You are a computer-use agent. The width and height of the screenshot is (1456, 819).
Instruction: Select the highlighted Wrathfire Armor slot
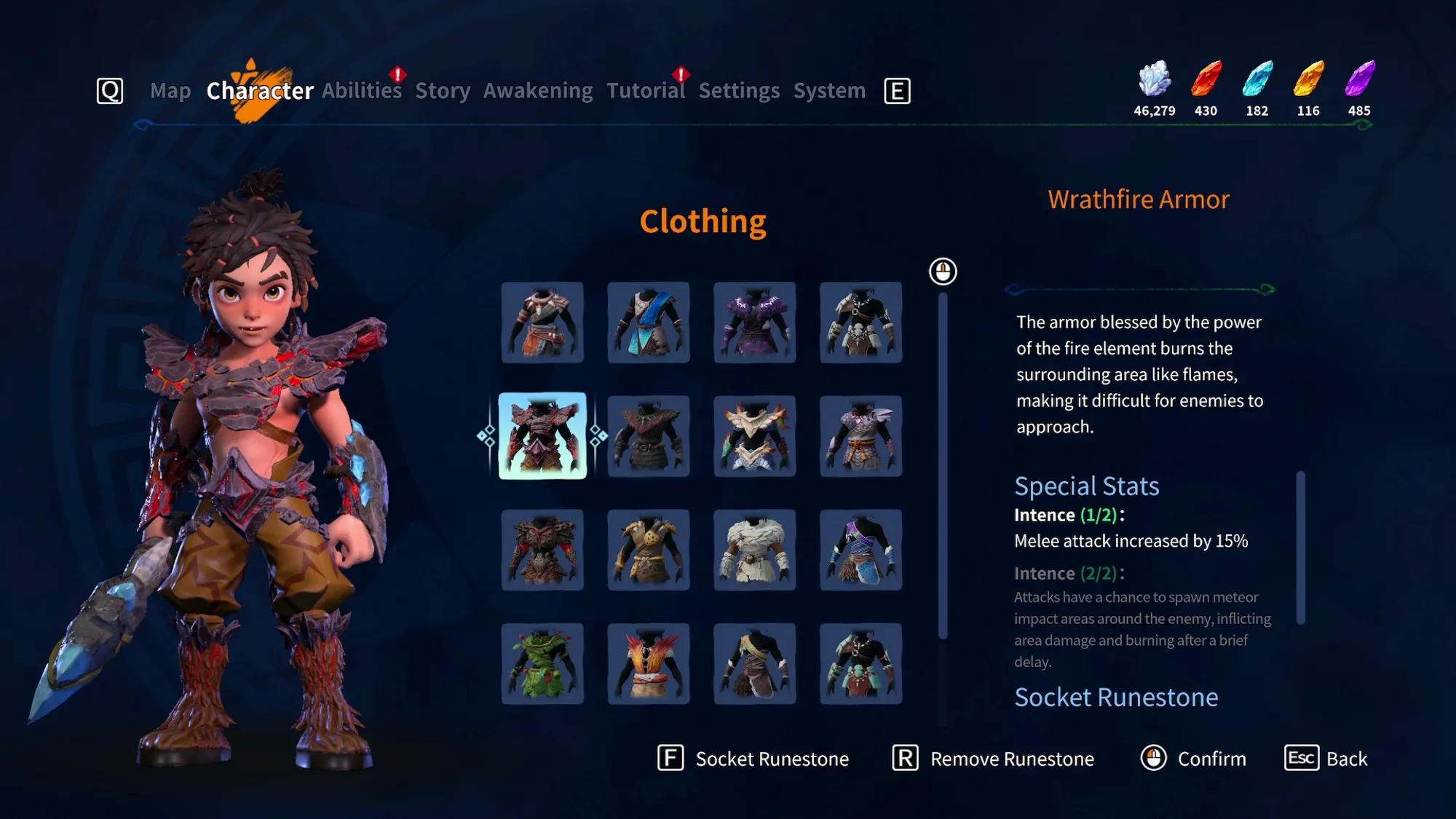pyautogui.click(x=542, y=436)
